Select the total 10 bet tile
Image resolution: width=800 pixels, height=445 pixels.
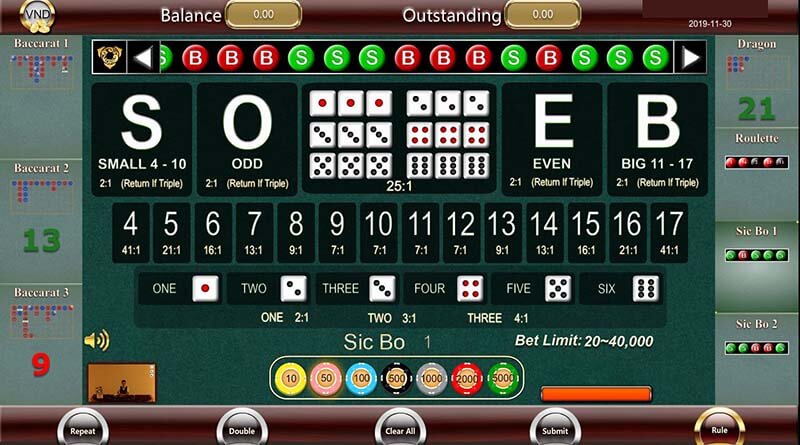click(378, 233)
